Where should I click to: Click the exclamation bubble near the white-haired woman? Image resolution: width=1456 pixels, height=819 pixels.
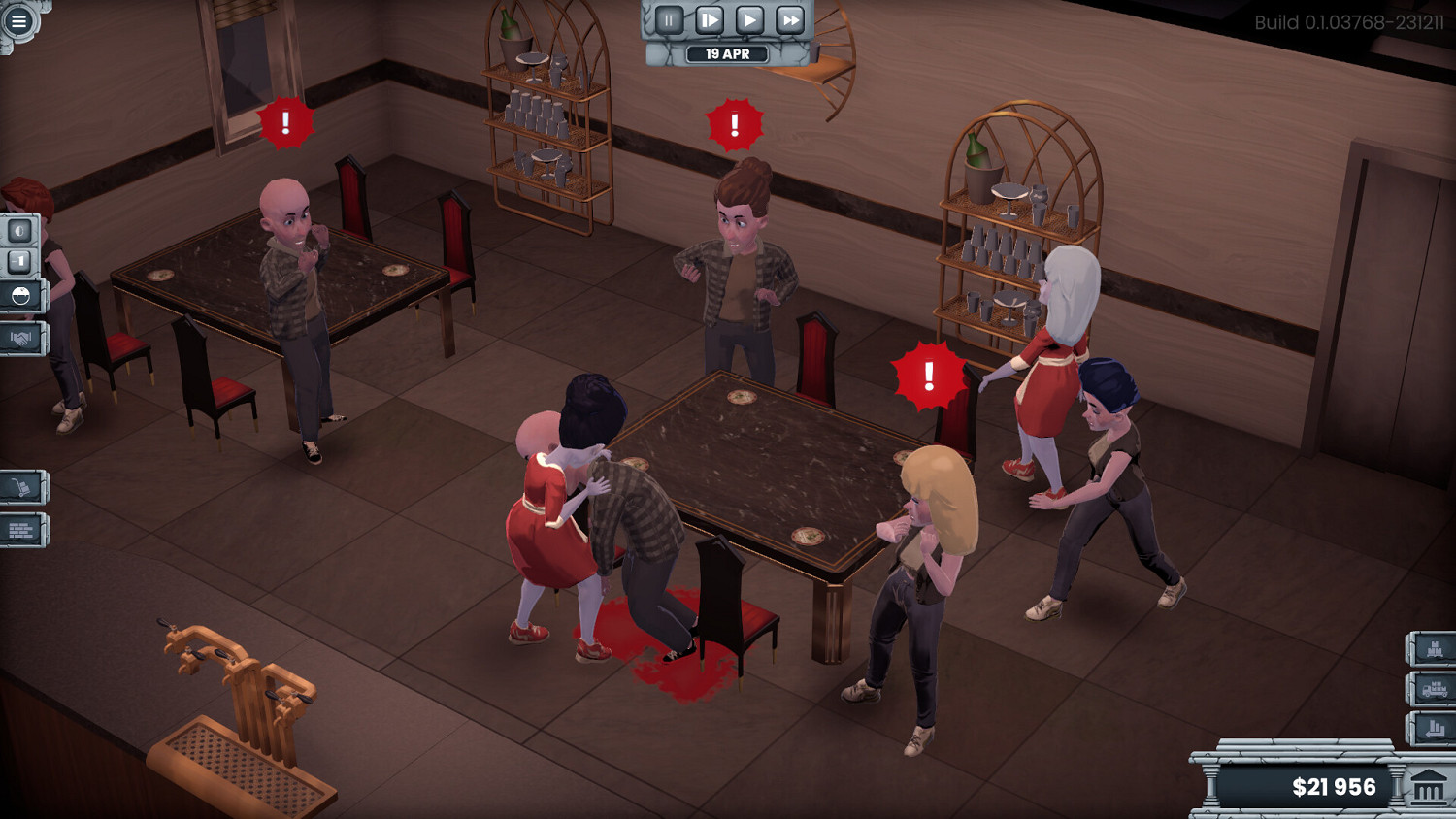(928, 375)
